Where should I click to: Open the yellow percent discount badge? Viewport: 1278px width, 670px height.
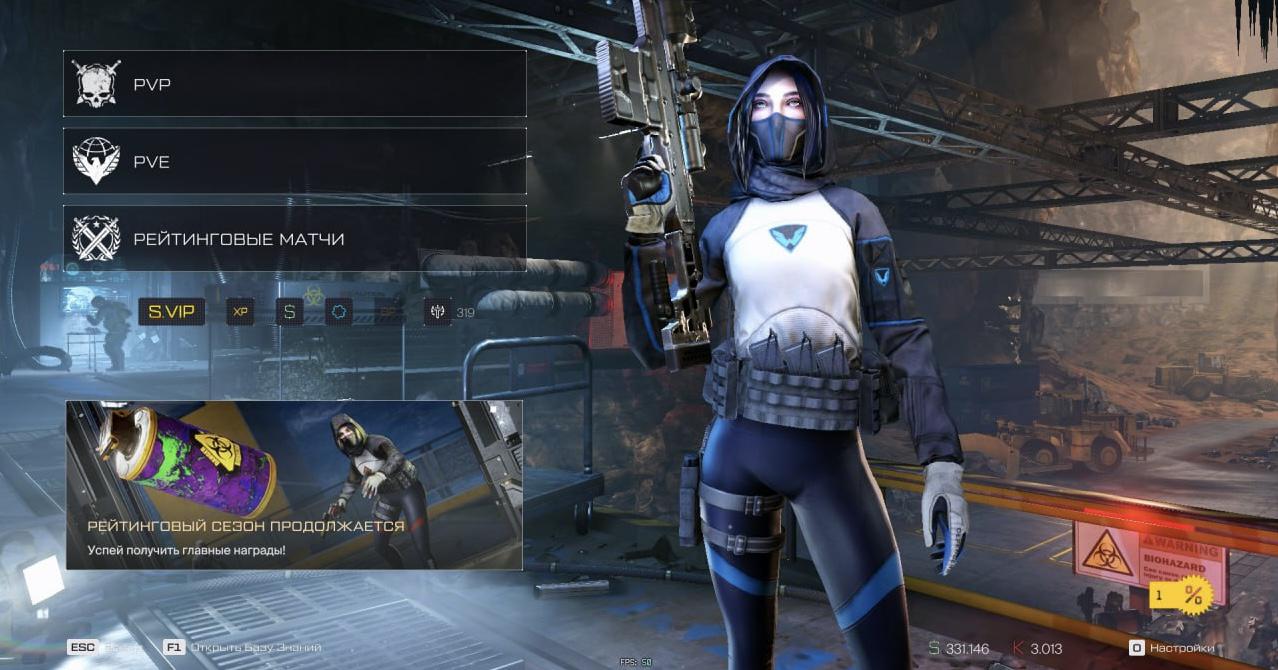pyautogui.click(x=1182, y=596)
